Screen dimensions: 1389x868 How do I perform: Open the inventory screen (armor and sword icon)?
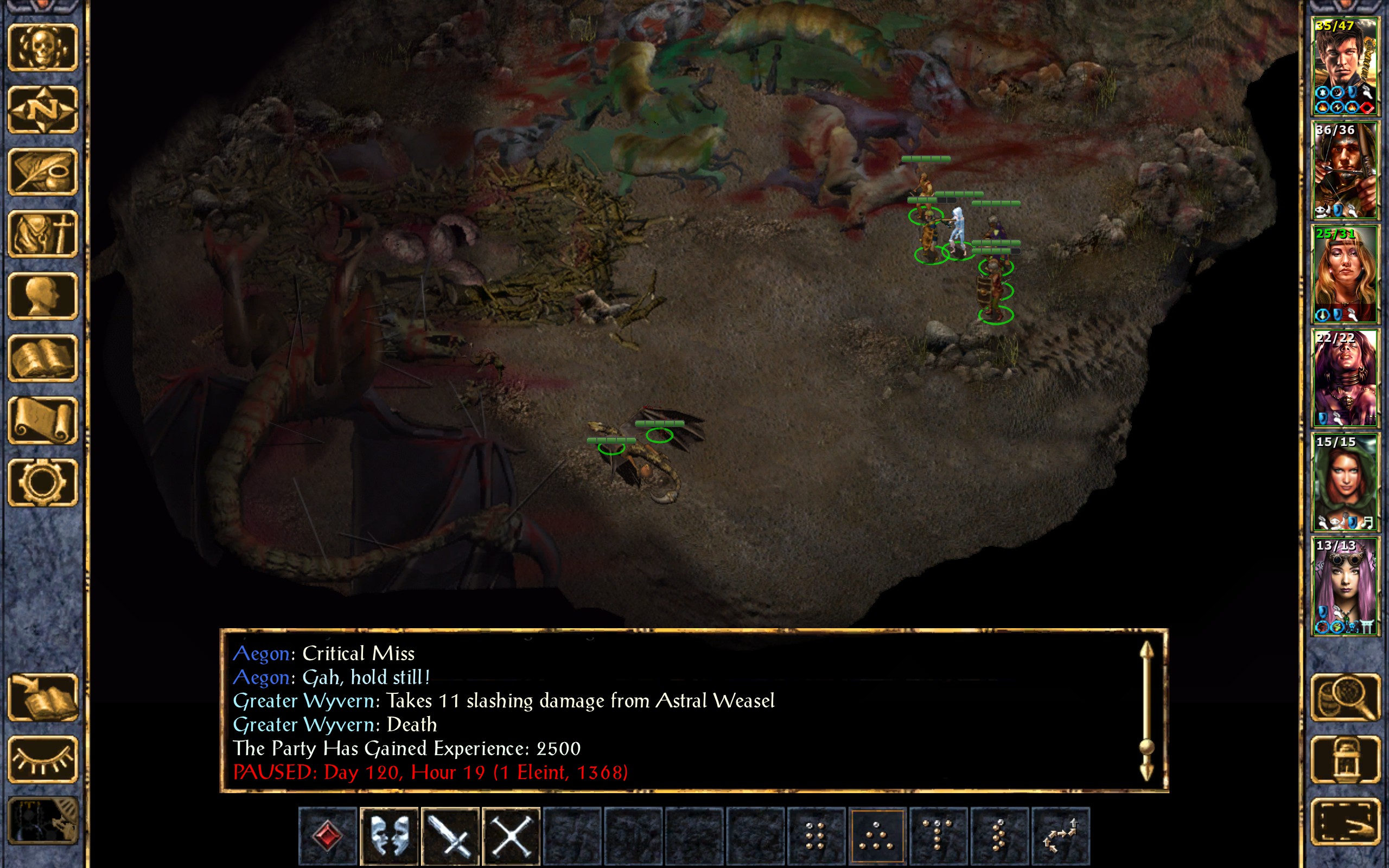pyautogui.click(x=43, y=234)
